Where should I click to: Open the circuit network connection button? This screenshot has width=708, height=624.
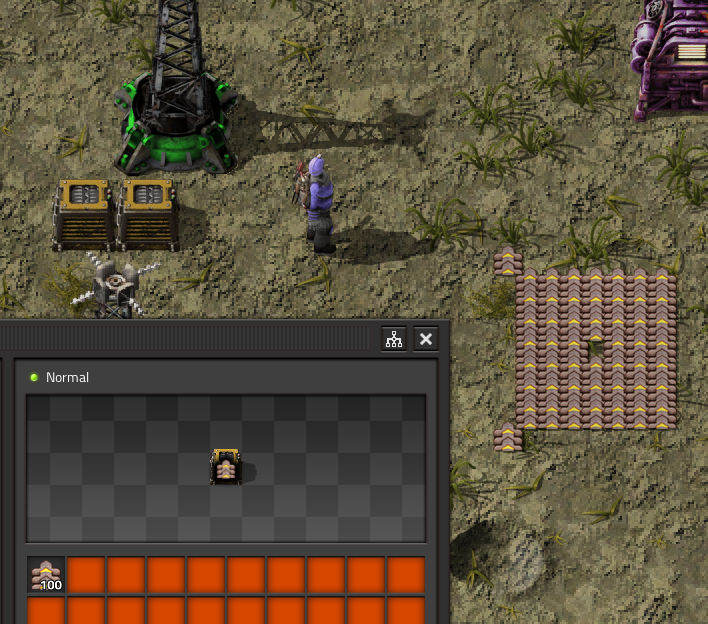[395, 339]
